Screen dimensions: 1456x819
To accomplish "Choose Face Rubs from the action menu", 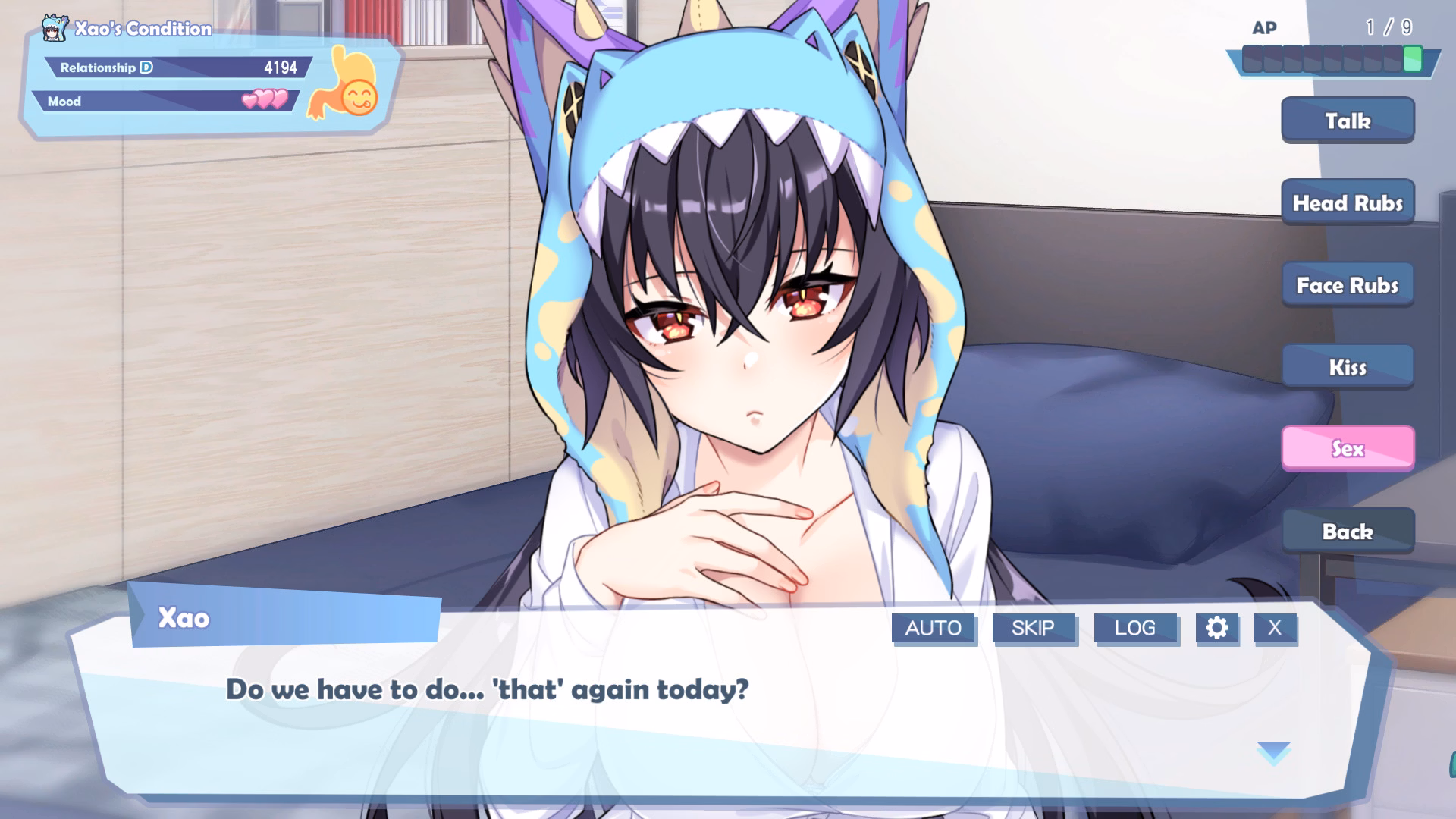I will pyautogui.click(x=1348, y=284).
